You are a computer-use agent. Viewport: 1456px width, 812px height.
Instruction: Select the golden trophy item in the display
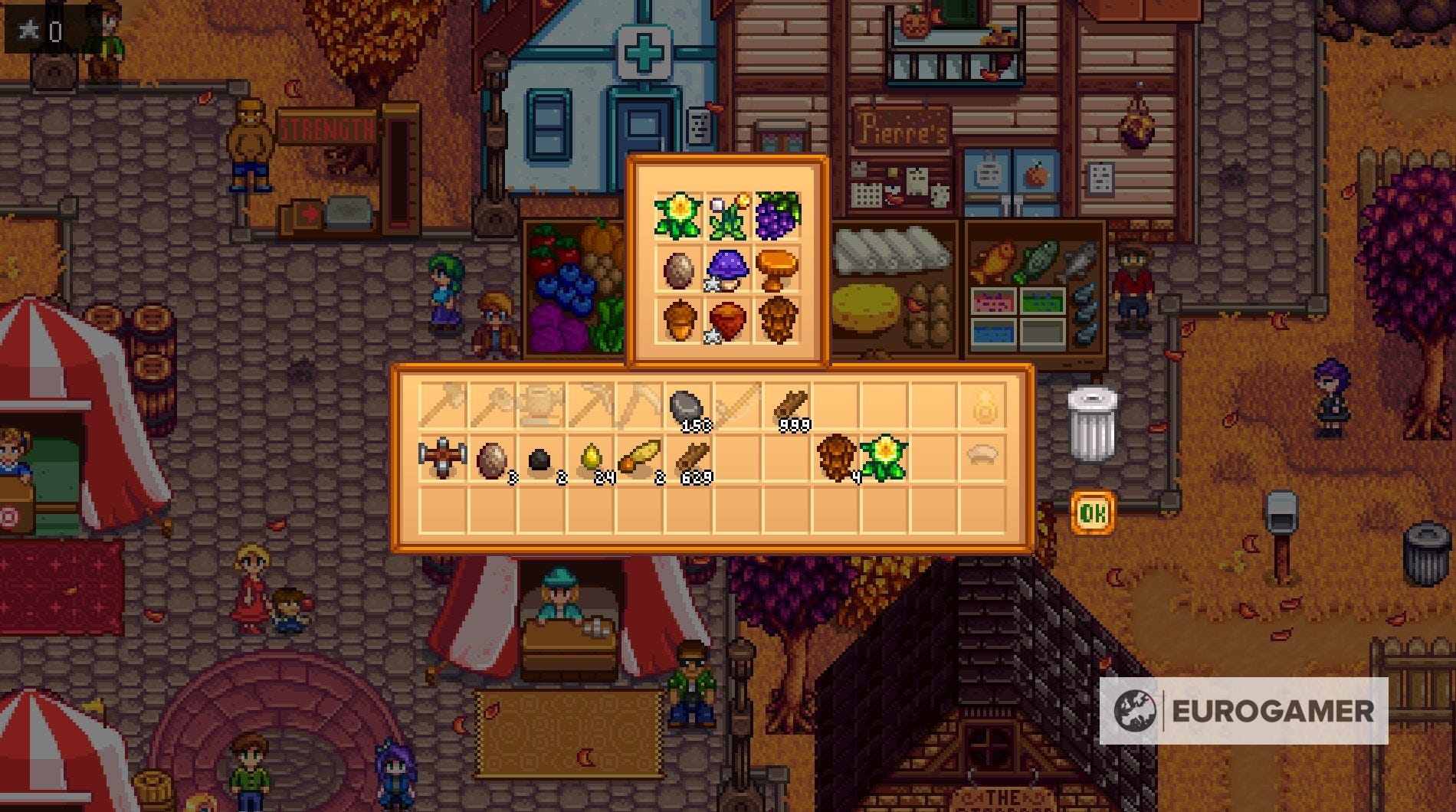click(x=779, y=267)
